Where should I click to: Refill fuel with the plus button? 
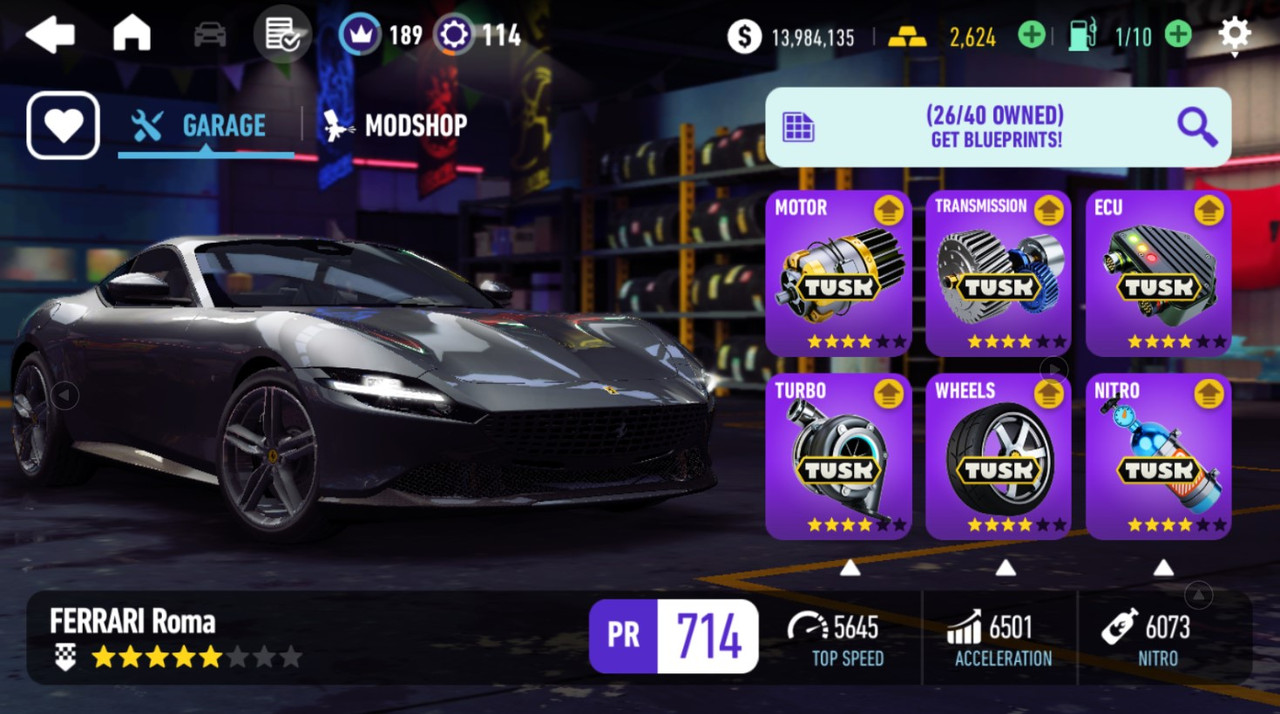point(1179,36)
